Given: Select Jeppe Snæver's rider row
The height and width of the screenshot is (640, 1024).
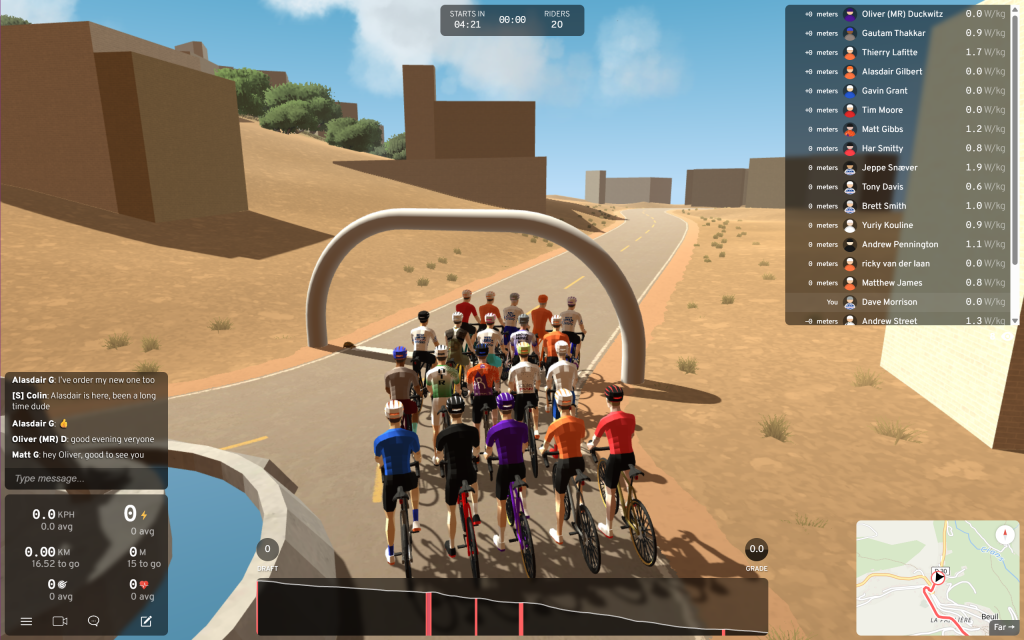Looking at the screenshot, I should [889, 168].
